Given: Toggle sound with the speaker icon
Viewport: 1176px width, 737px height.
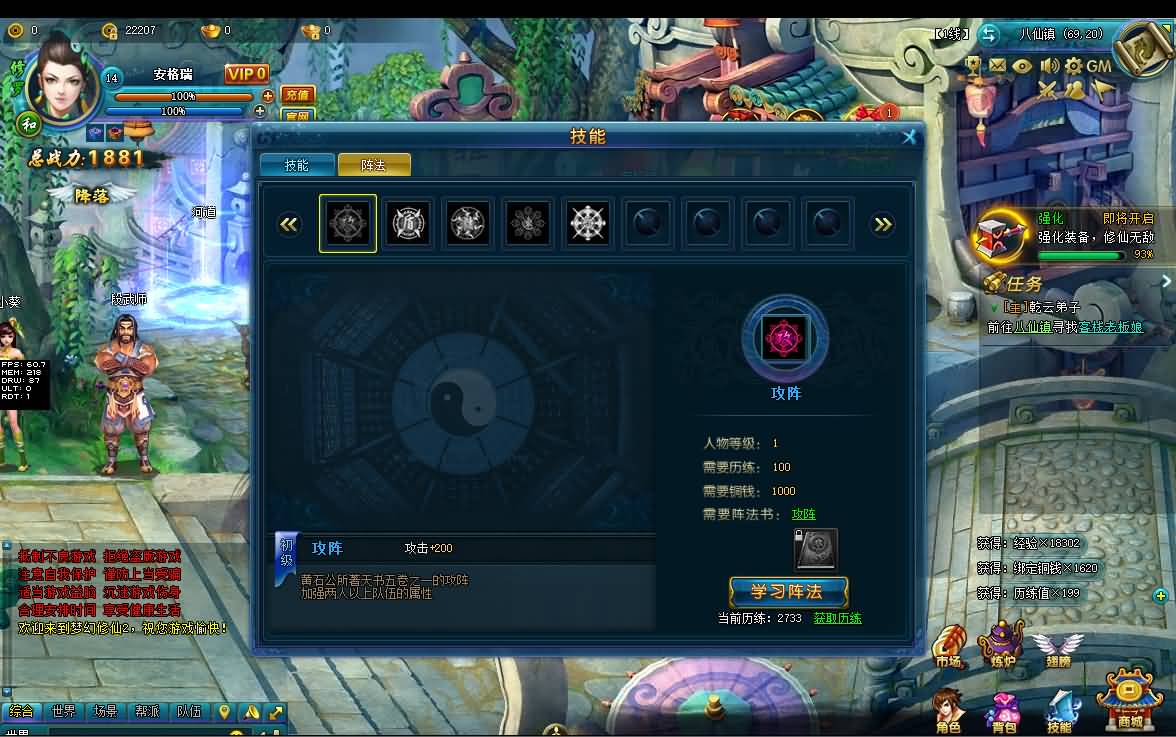Looking at the screenshot, I should (x=1048, y=66).
